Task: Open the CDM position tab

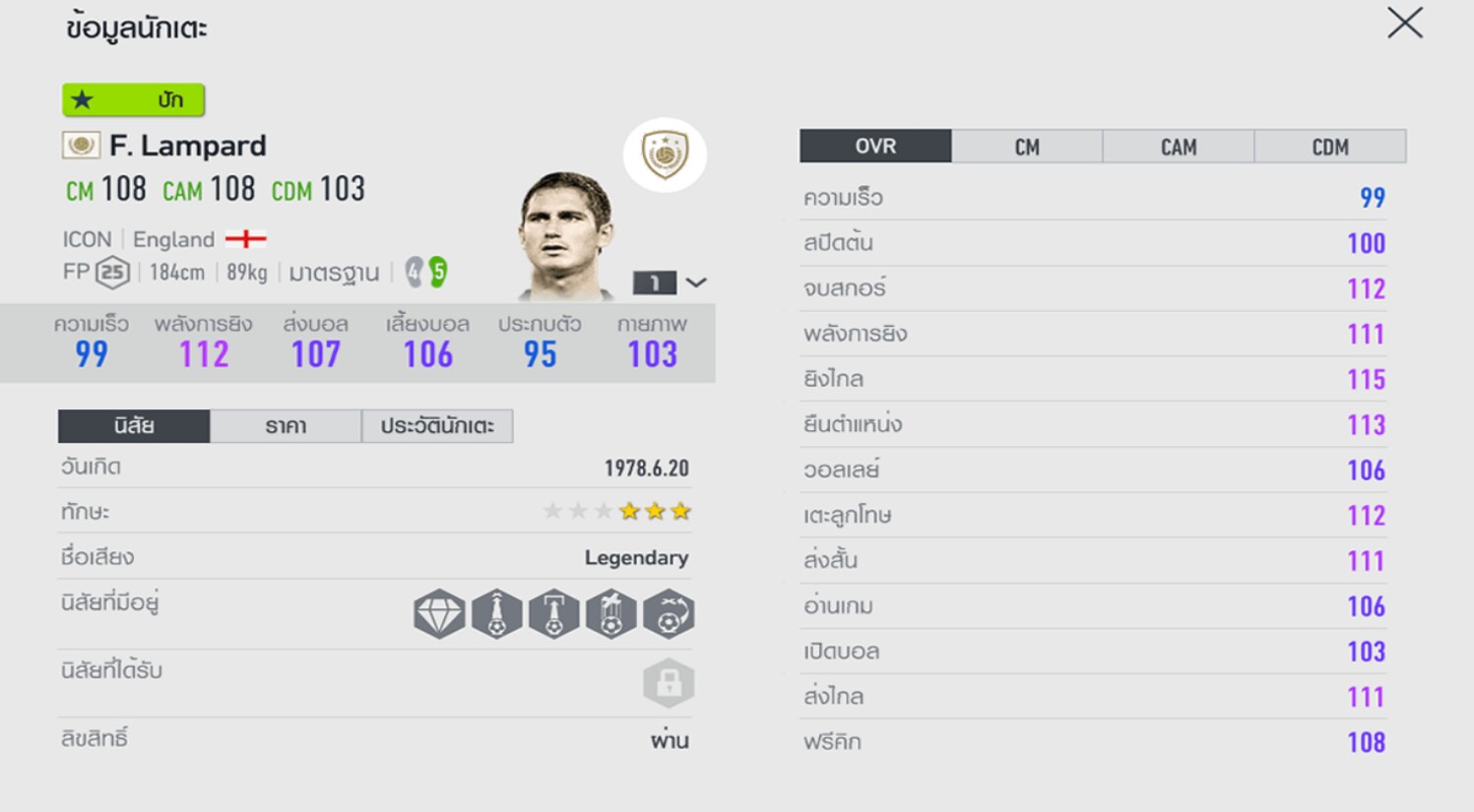Action: (x=1329, y=147)
